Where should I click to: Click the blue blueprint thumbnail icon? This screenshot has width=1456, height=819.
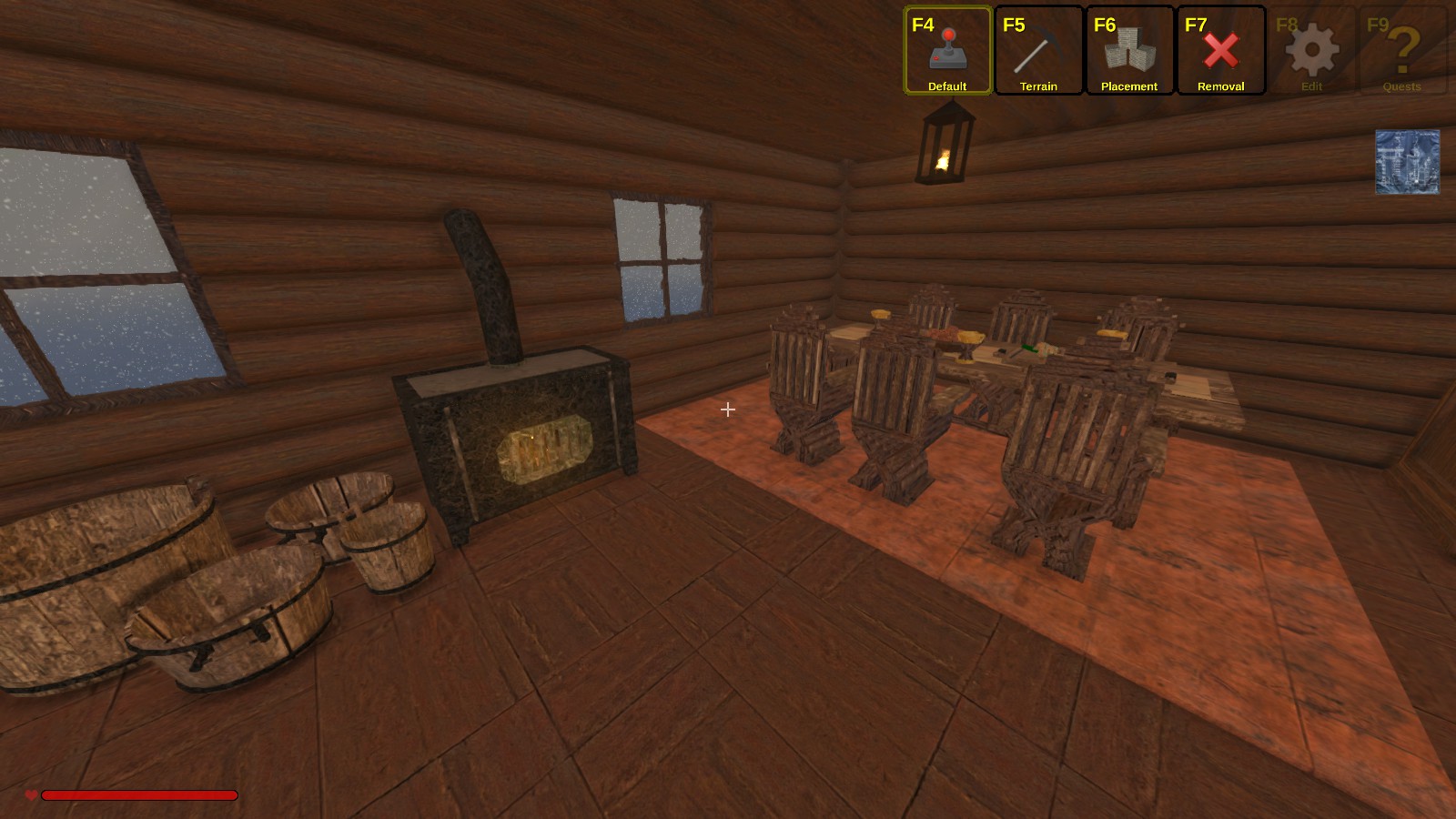[x=1407, y=162]
